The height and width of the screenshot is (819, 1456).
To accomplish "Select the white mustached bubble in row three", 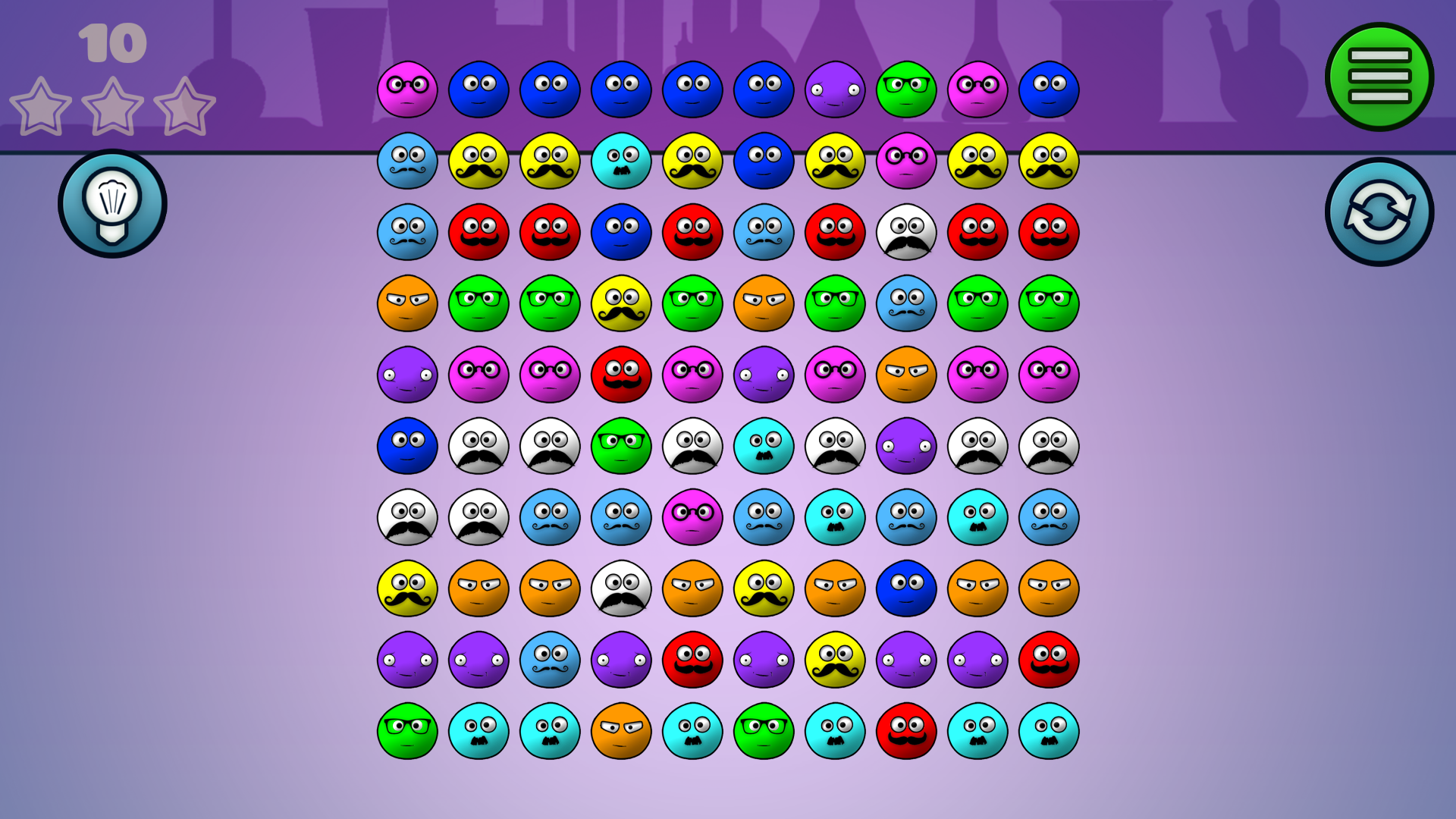I will click(x=906, y=233).
